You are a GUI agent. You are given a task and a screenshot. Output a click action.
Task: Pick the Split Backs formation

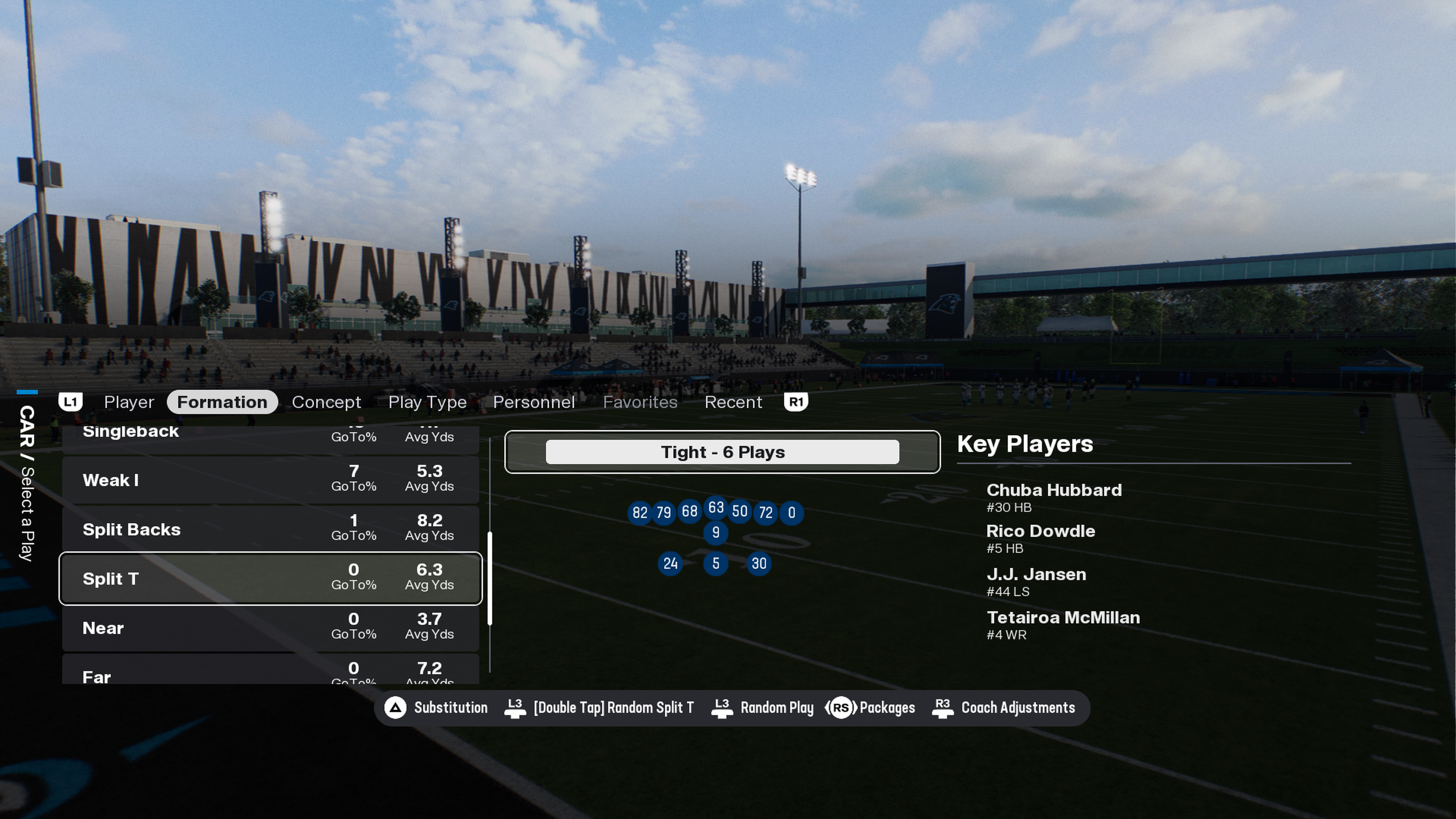point(270,529)
